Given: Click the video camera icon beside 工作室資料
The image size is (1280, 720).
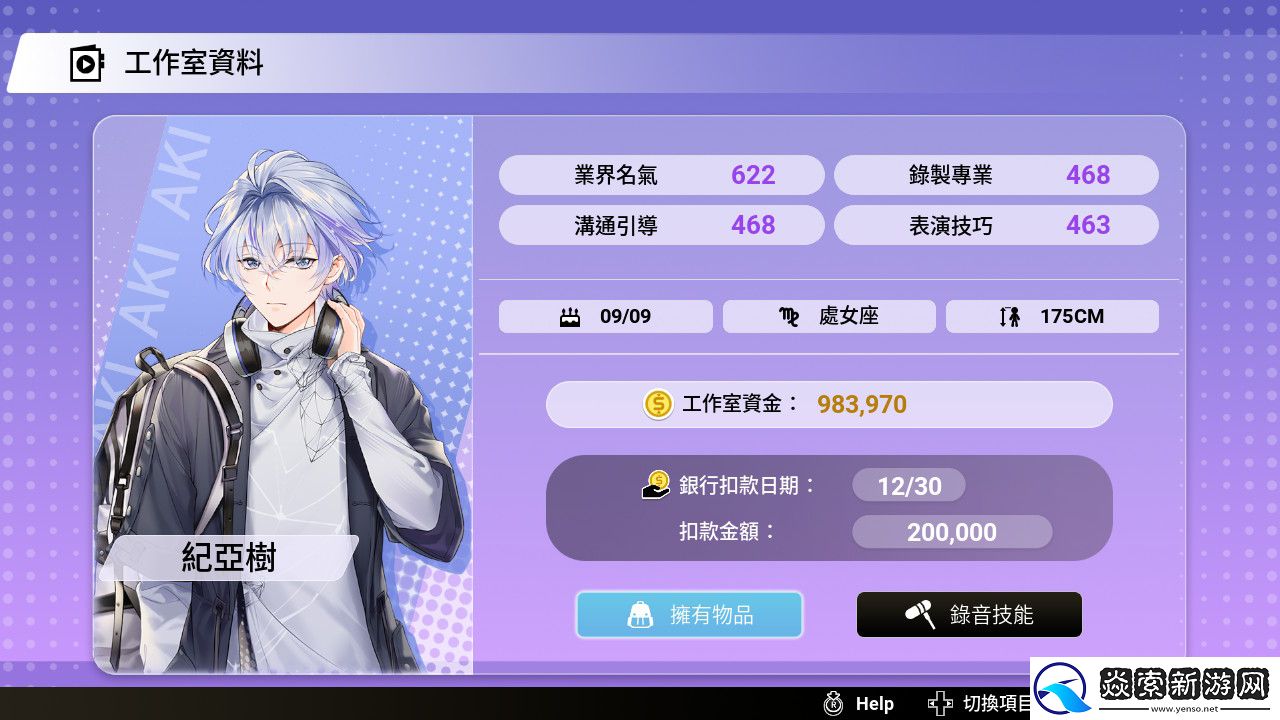Looking at the screenshot, I should pos(85,64).
